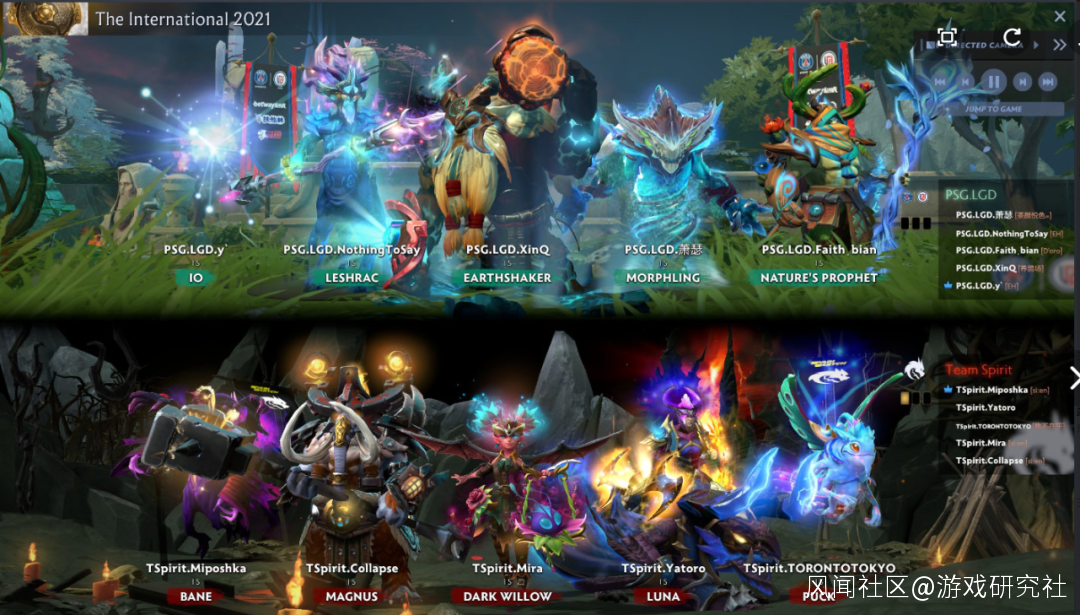The image size is (1080, 615).
Task: Select TSpirit.Mira in the Team Spirit list
Action: click(x=981, y=443)
